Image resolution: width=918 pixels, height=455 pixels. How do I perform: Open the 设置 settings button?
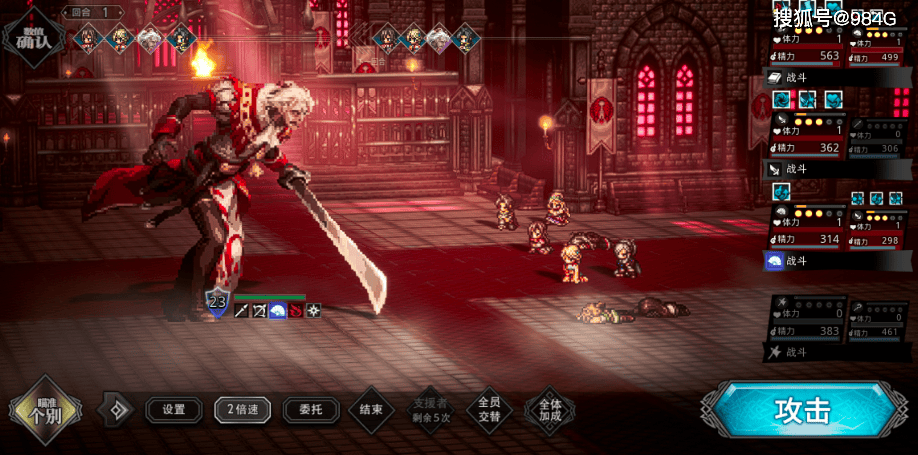pos(174,409)
